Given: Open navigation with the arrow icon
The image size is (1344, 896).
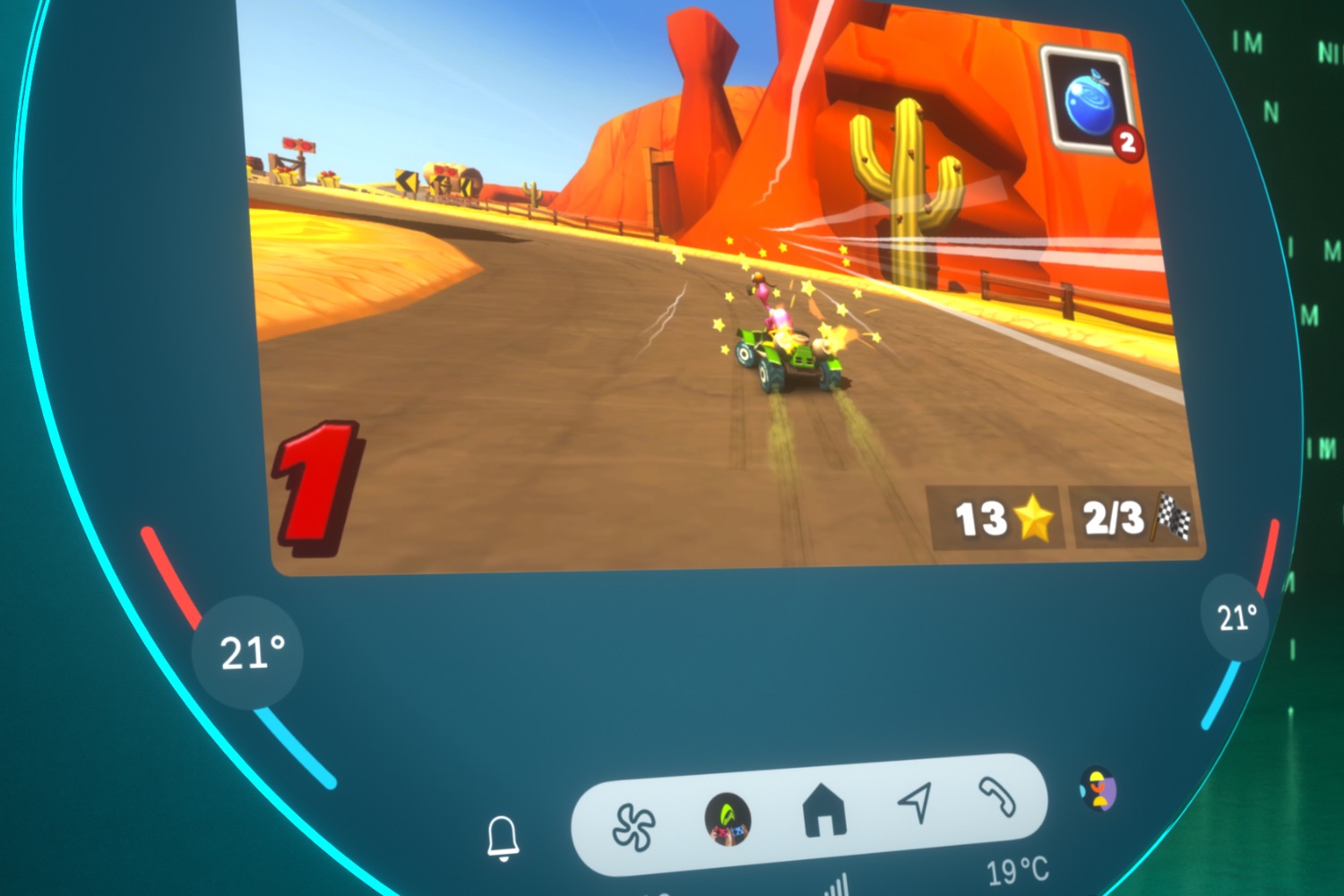Looking at the screenshot, I should tap(916, 801).
